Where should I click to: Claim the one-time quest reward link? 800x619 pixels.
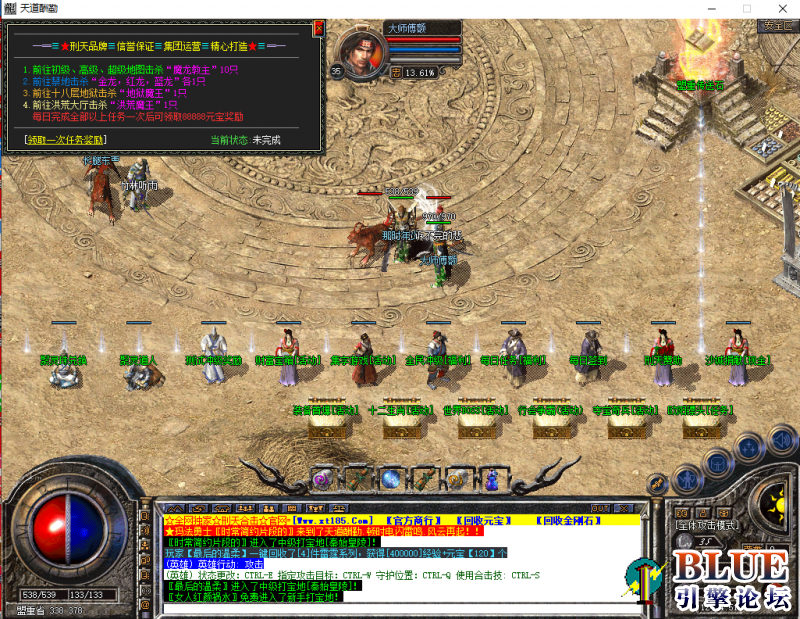pos(66,140)
